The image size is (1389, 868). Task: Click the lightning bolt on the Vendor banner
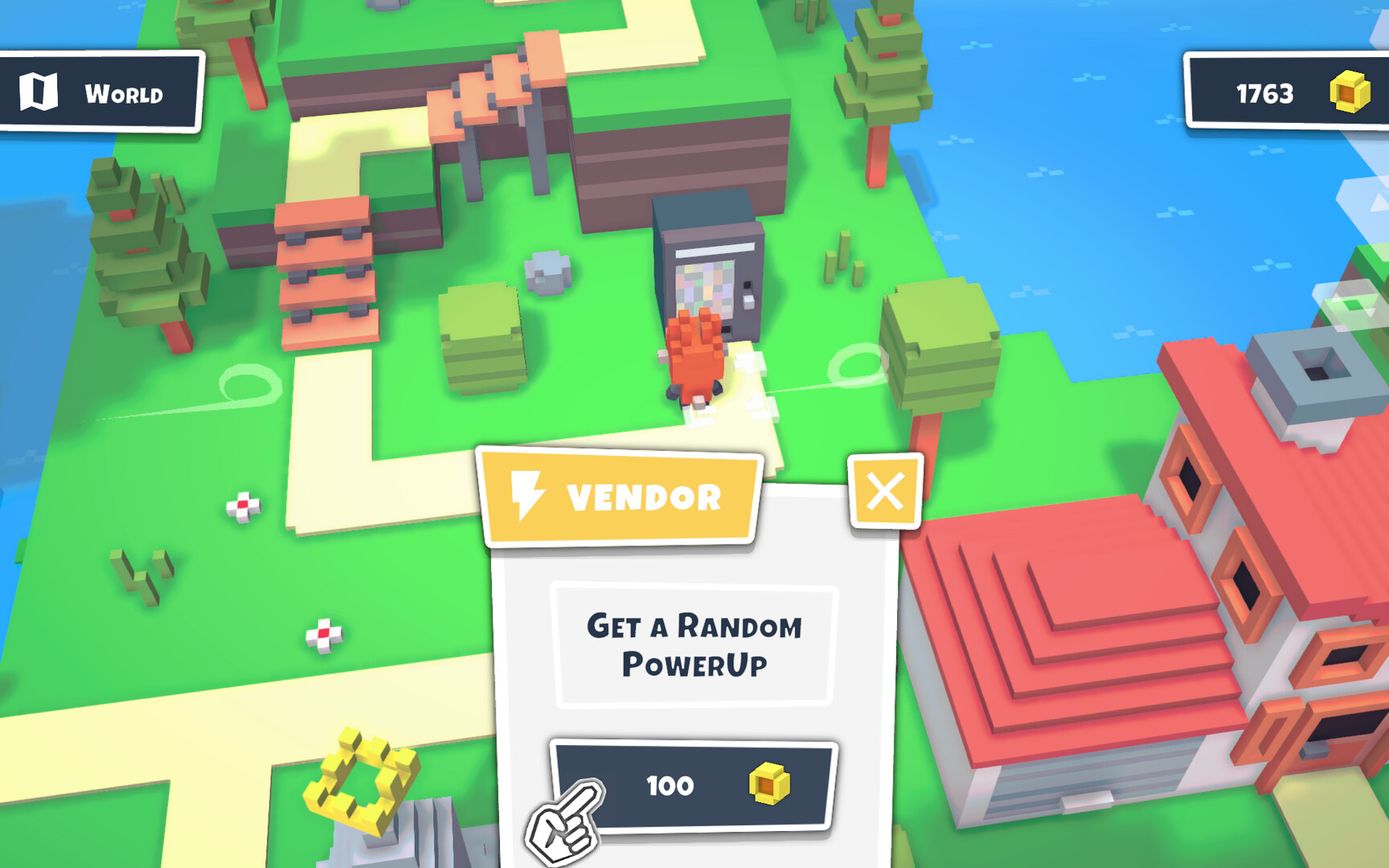527,493
